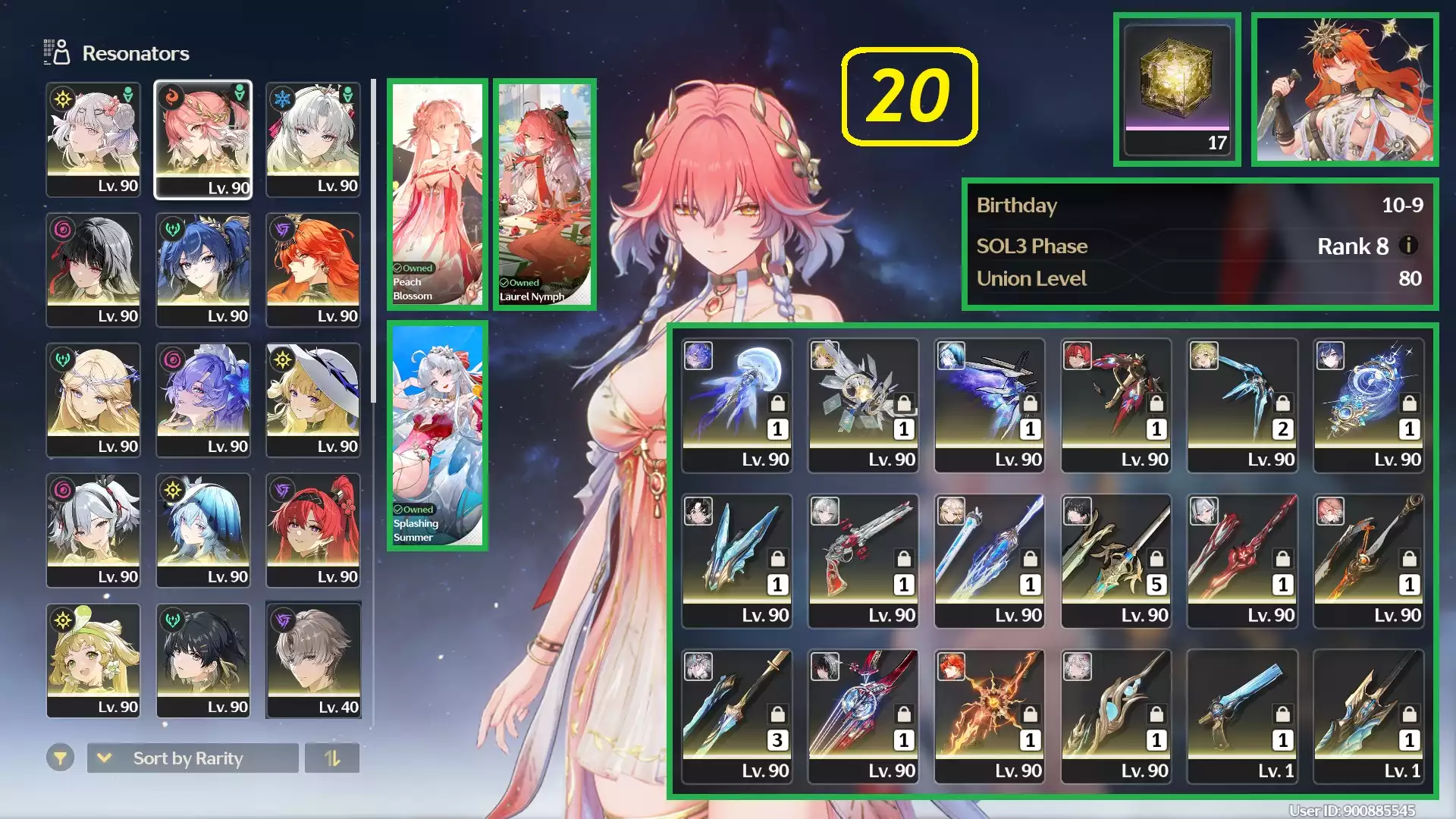
Task: Toggle the sort order arrows button
Action: tap(332, 758)
